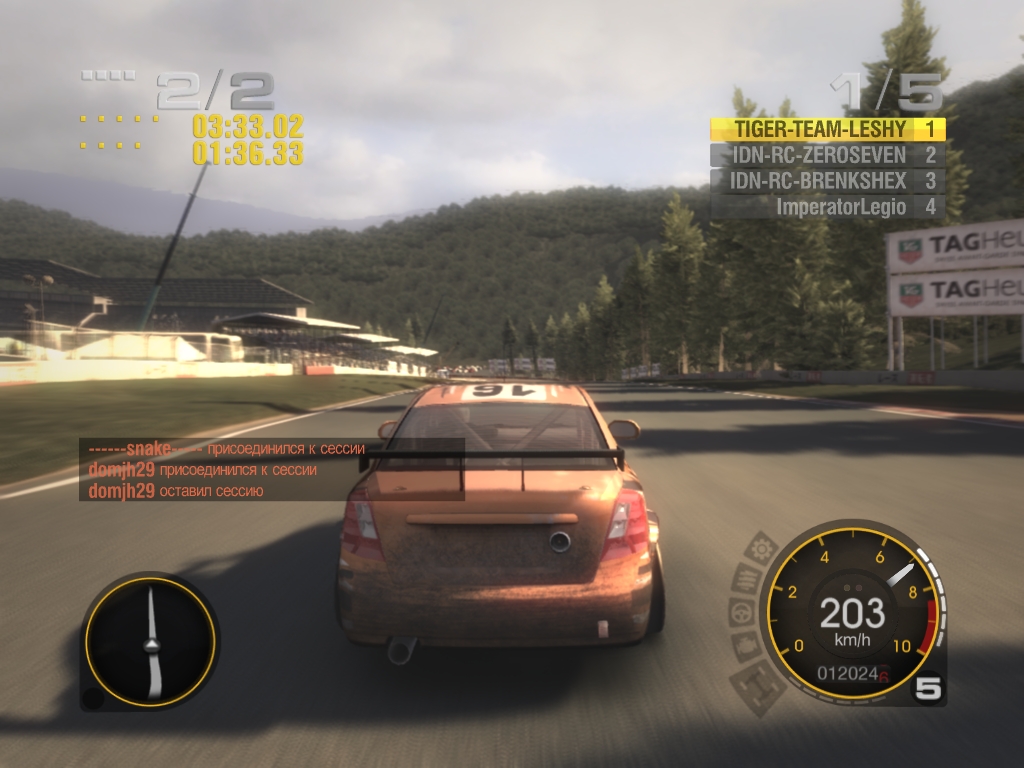Image resolution: width=1024 pixels, height=768 pixels.
Task: Select the suspension spring damage icon
Action: click(746, 577)
